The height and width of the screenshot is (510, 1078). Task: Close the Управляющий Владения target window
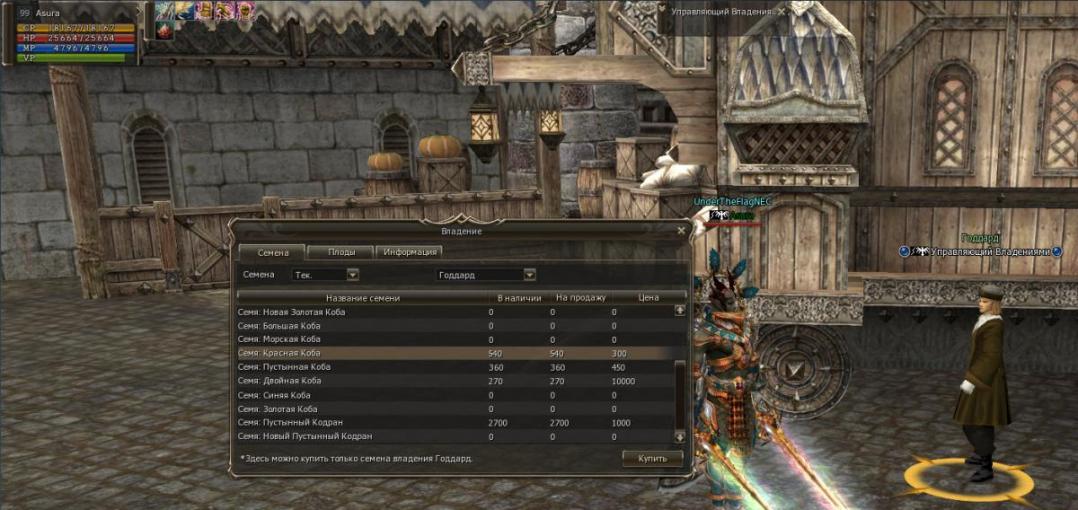(782, 11)
